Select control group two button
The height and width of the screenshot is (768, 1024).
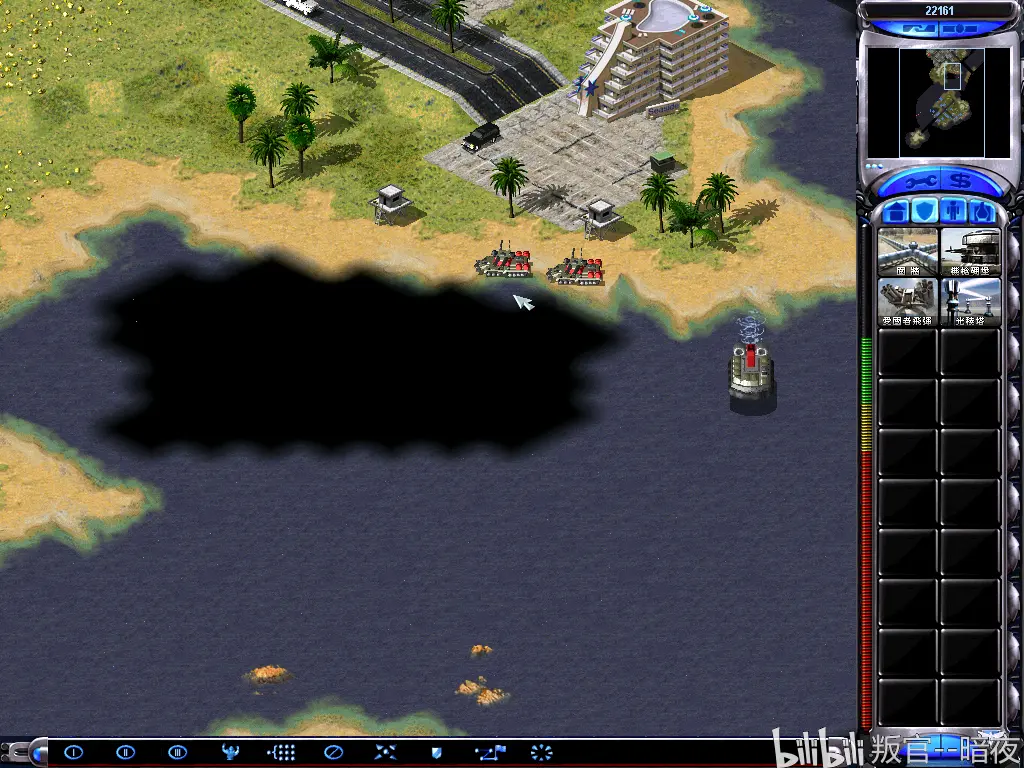(125, 752)
